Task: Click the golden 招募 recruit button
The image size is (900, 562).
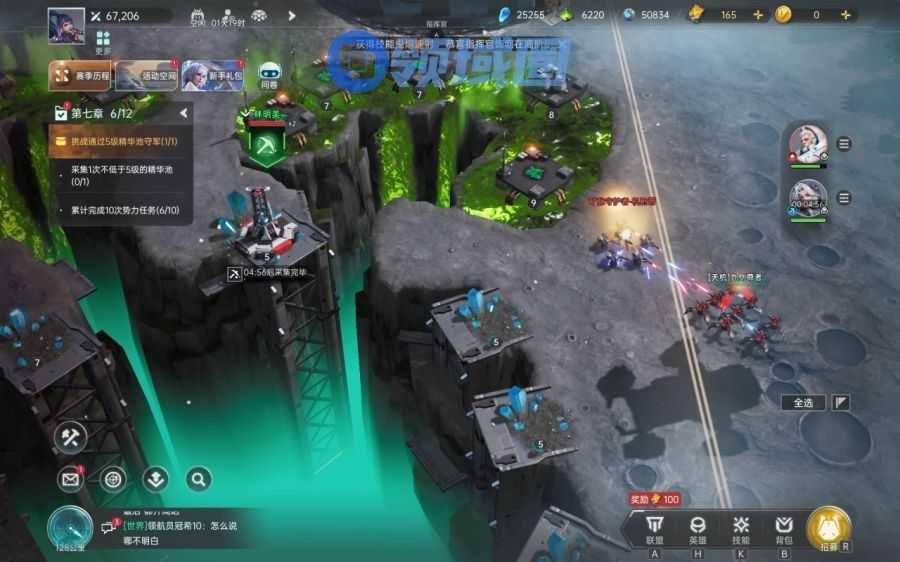Action: pyautogui.click(x=829, y=529)
